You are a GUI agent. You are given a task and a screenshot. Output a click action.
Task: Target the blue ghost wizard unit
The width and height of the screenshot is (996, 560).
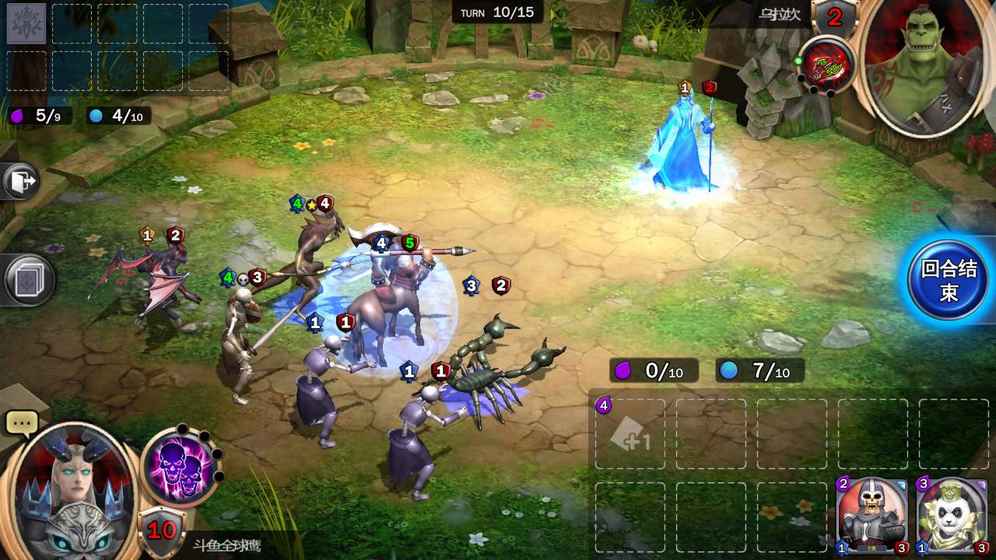(690, 150)
